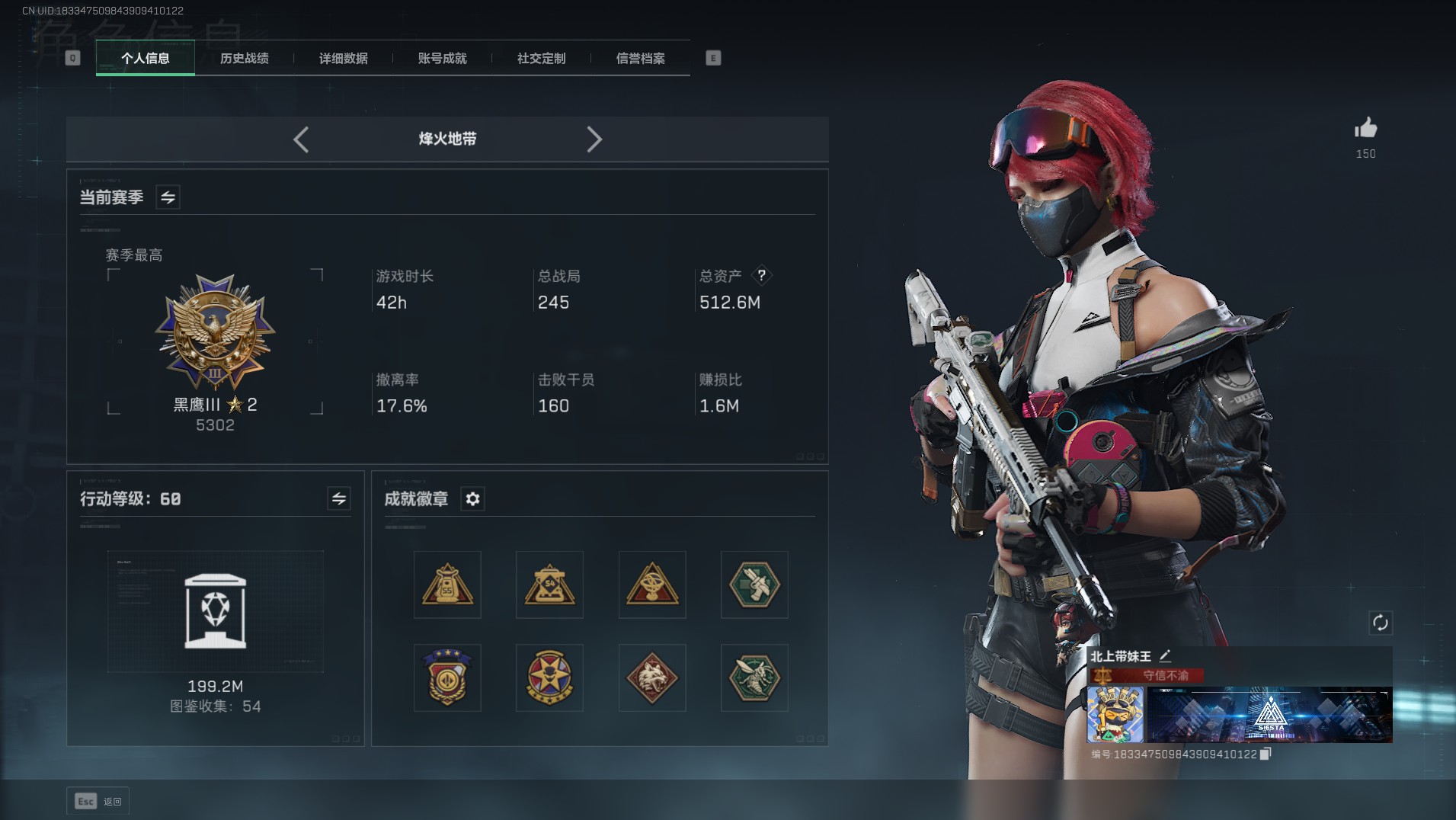The image size is (1456, 820).
Task: Edit the nickname 北上带妹王 with pencil icon
Action: (1165, 656)
